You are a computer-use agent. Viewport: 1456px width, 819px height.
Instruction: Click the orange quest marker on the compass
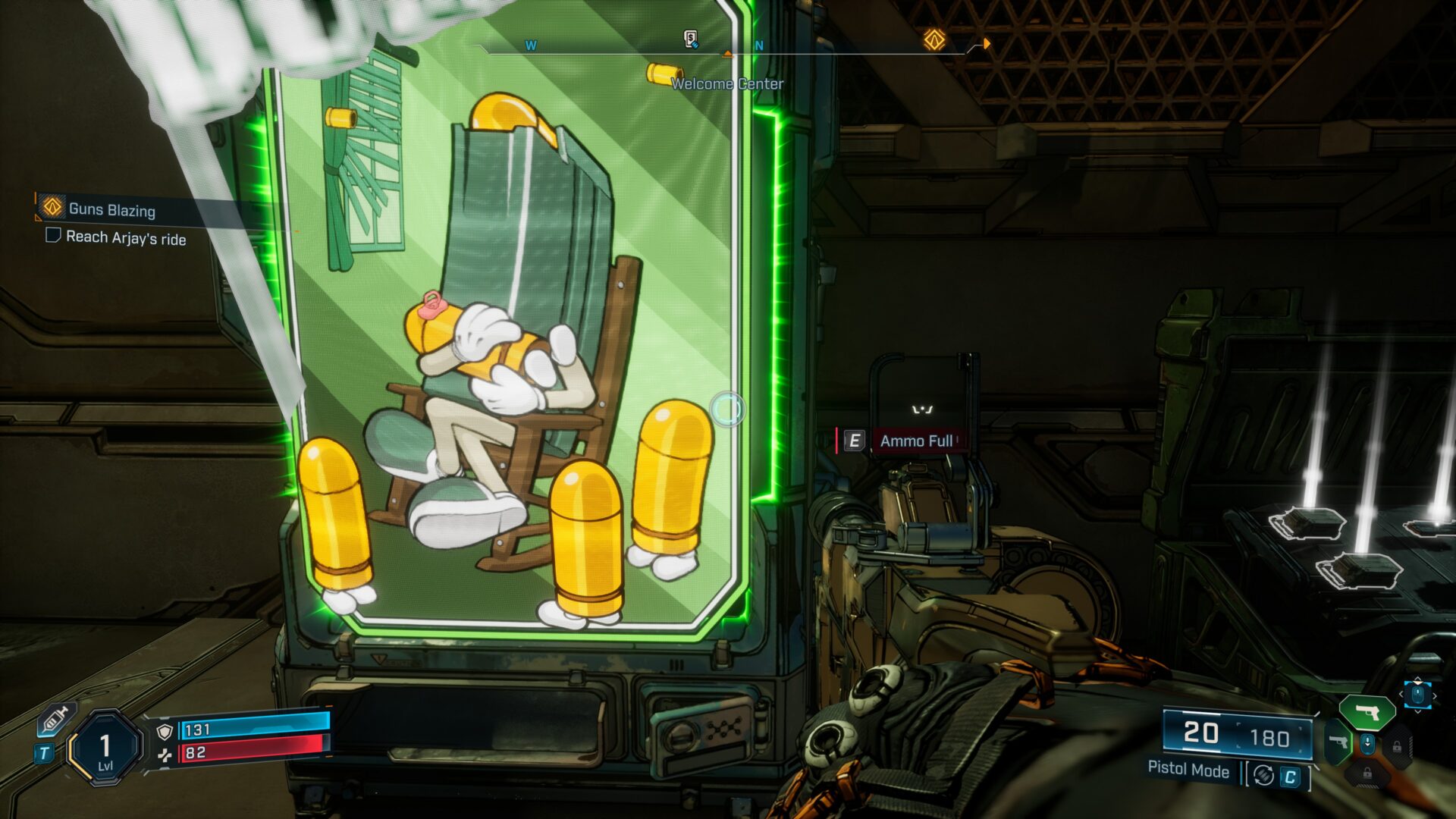click(934, 39)
